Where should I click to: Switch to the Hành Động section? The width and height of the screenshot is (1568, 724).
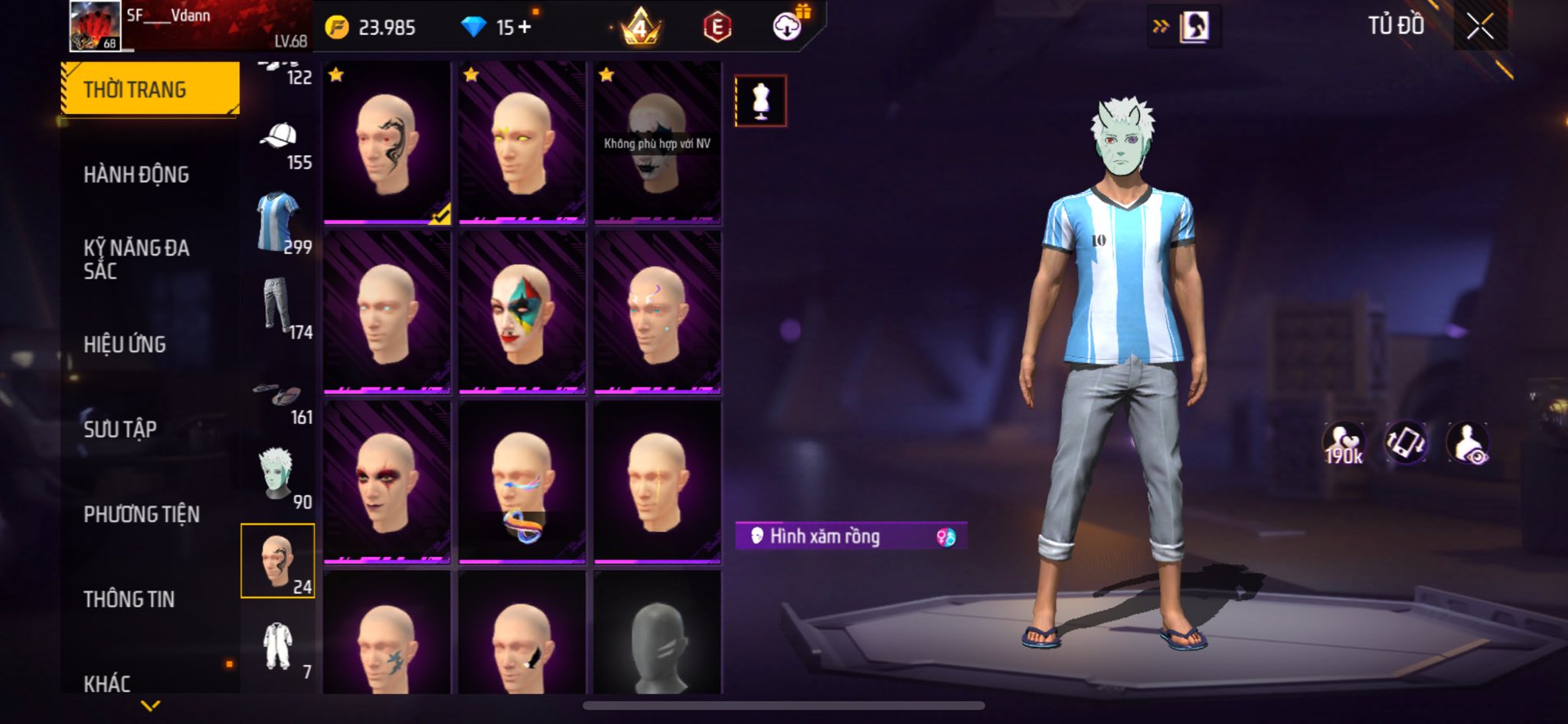136,174
